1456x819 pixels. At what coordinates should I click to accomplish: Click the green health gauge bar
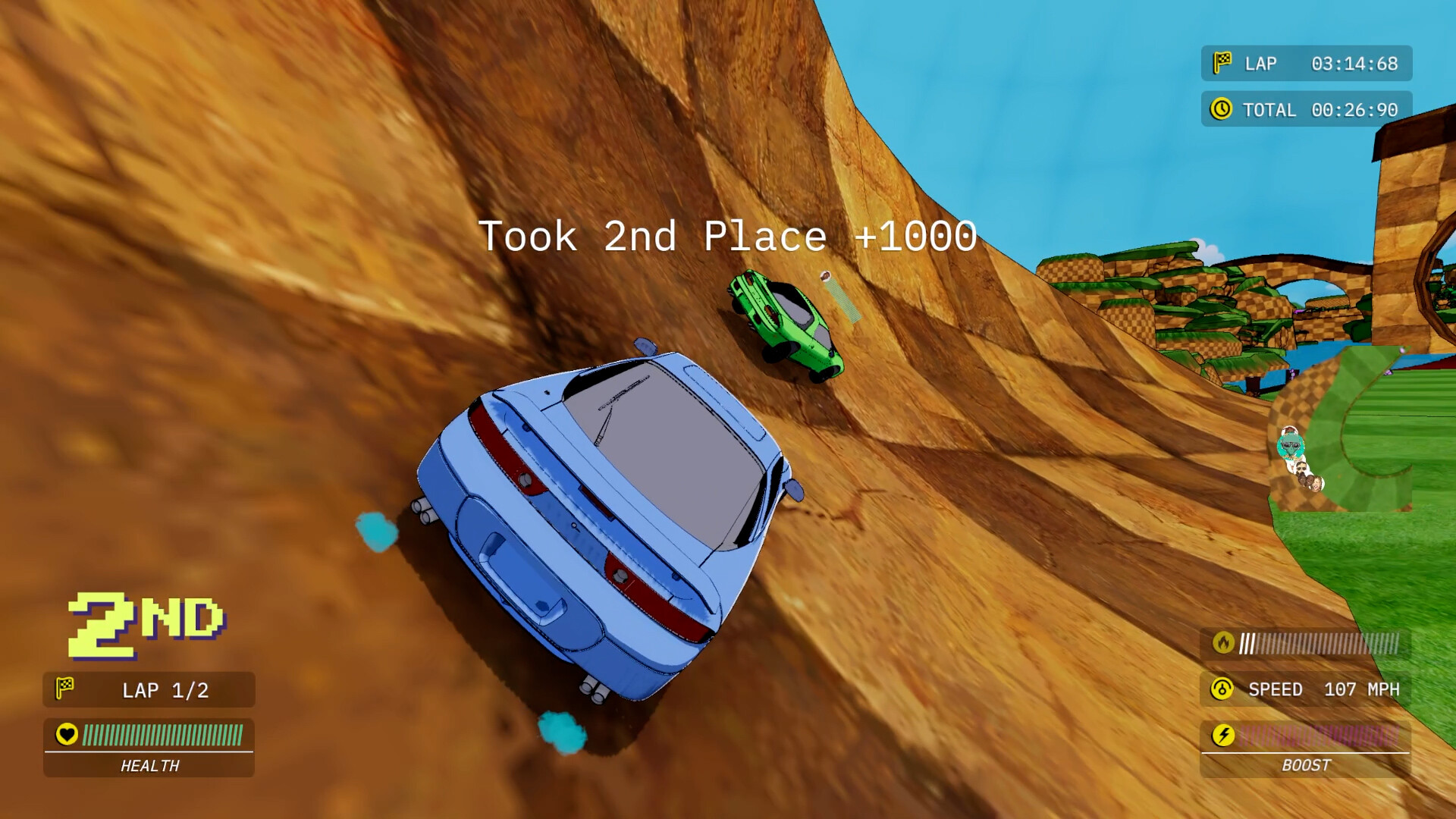163,734
